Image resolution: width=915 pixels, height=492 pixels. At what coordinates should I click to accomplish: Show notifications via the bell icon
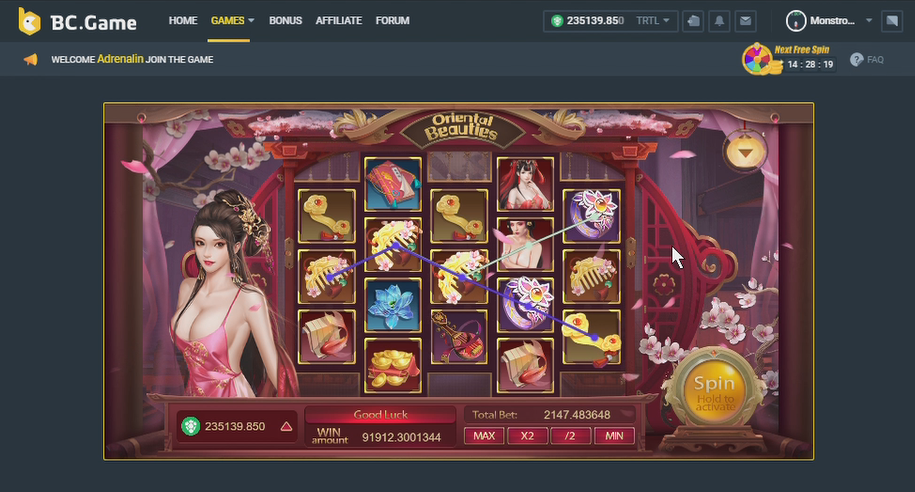pyautogui.click(x=719, y=20)
